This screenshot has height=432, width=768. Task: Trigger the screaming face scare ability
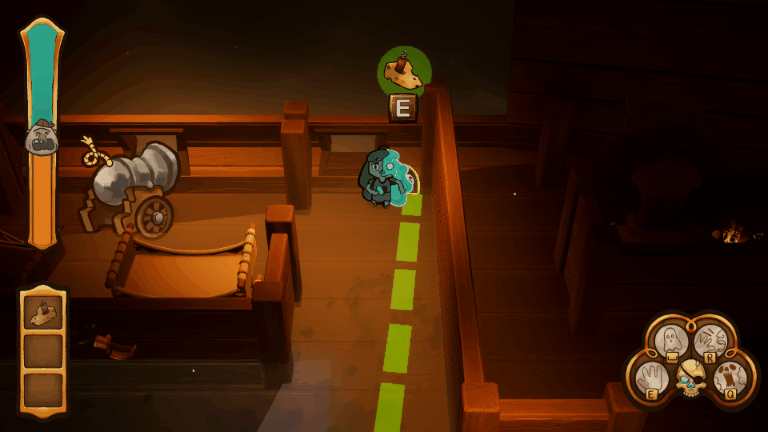click(729, 378)
